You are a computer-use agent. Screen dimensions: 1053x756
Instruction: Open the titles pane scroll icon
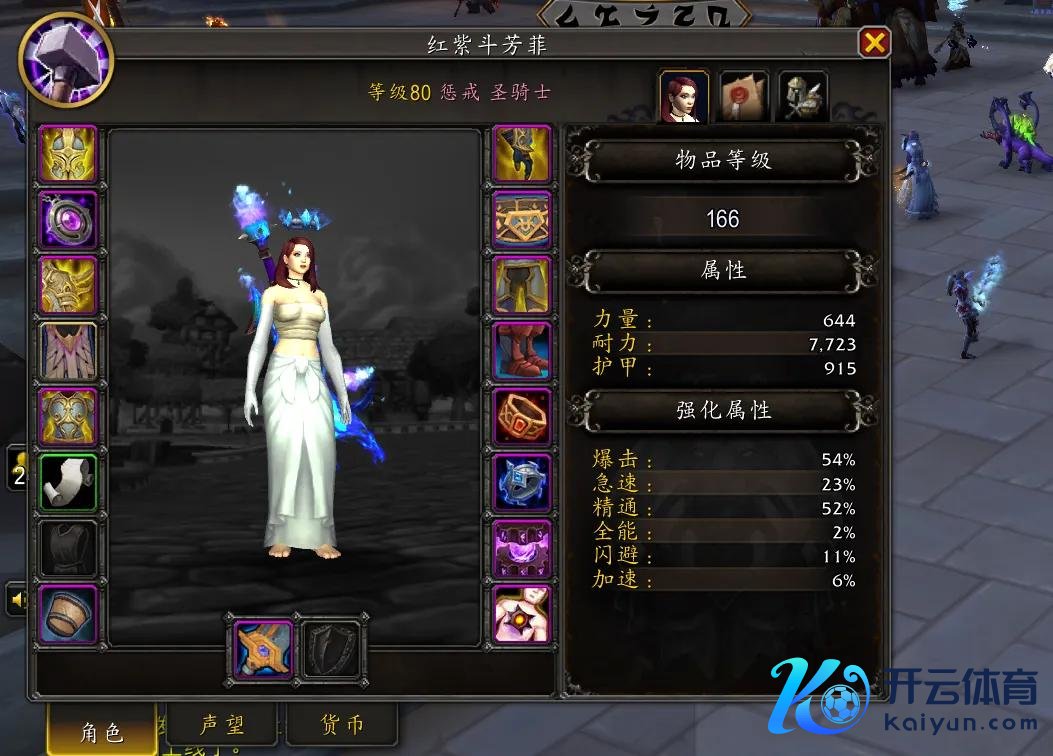744,96
